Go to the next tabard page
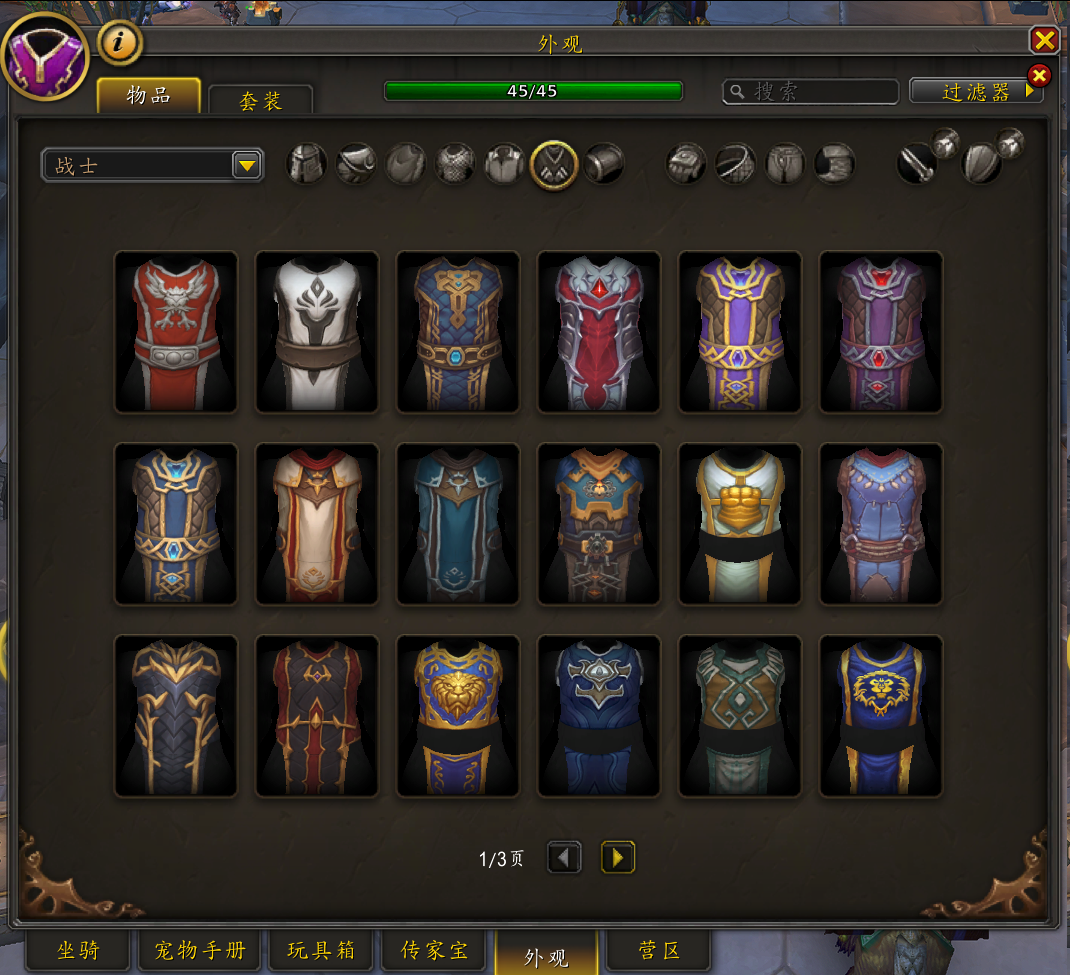 (617, 857)
